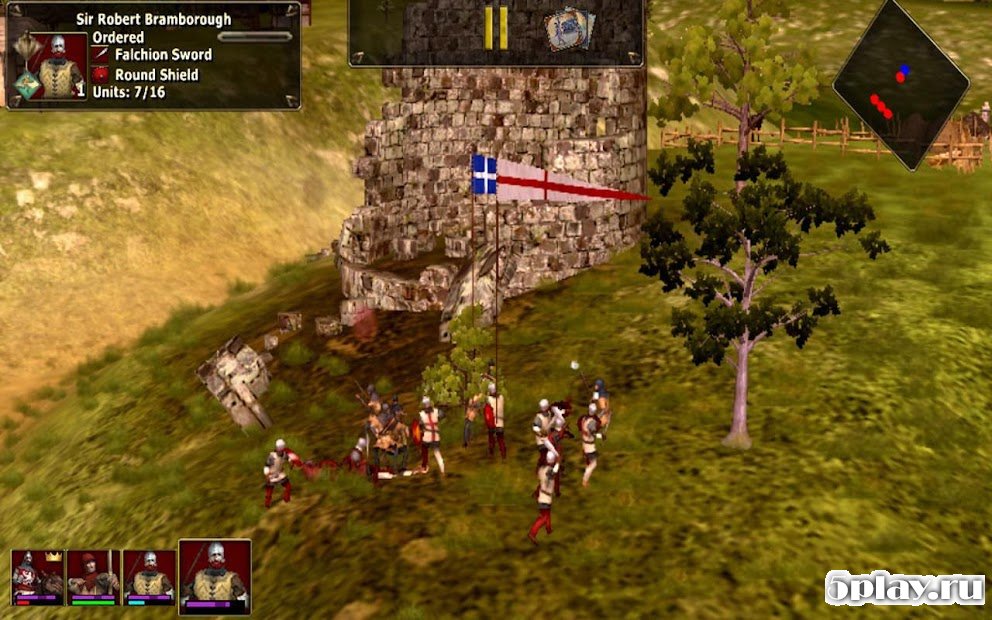Choose the enlarged selected soldier portrait
The width and height of the screenshot is (992, 620).
pyautogui.click(x=215, y=575)
